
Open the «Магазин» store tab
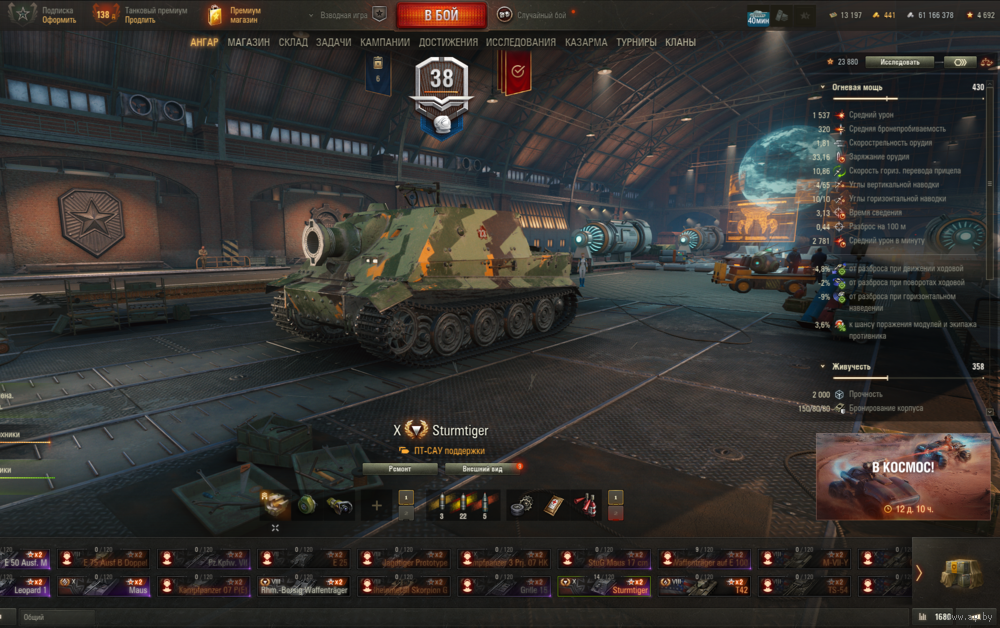click(248, 43)
